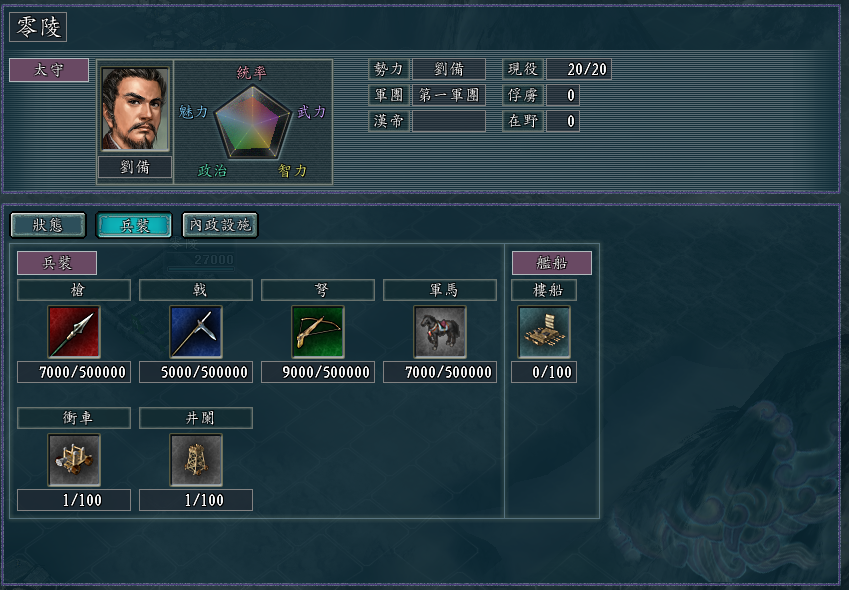Select the siege tower (井闌) icon
Viewport: 849px width, 590px height.
(x=196, y=460)
